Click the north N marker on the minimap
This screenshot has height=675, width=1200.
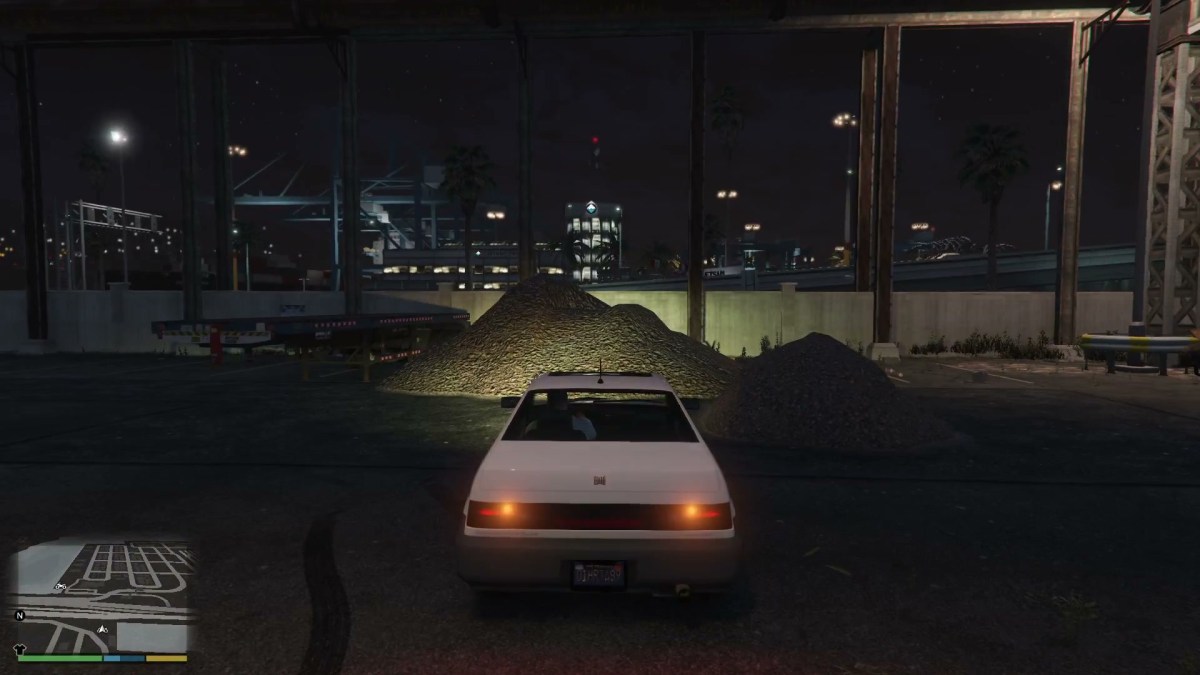click(x=19, y=615)
